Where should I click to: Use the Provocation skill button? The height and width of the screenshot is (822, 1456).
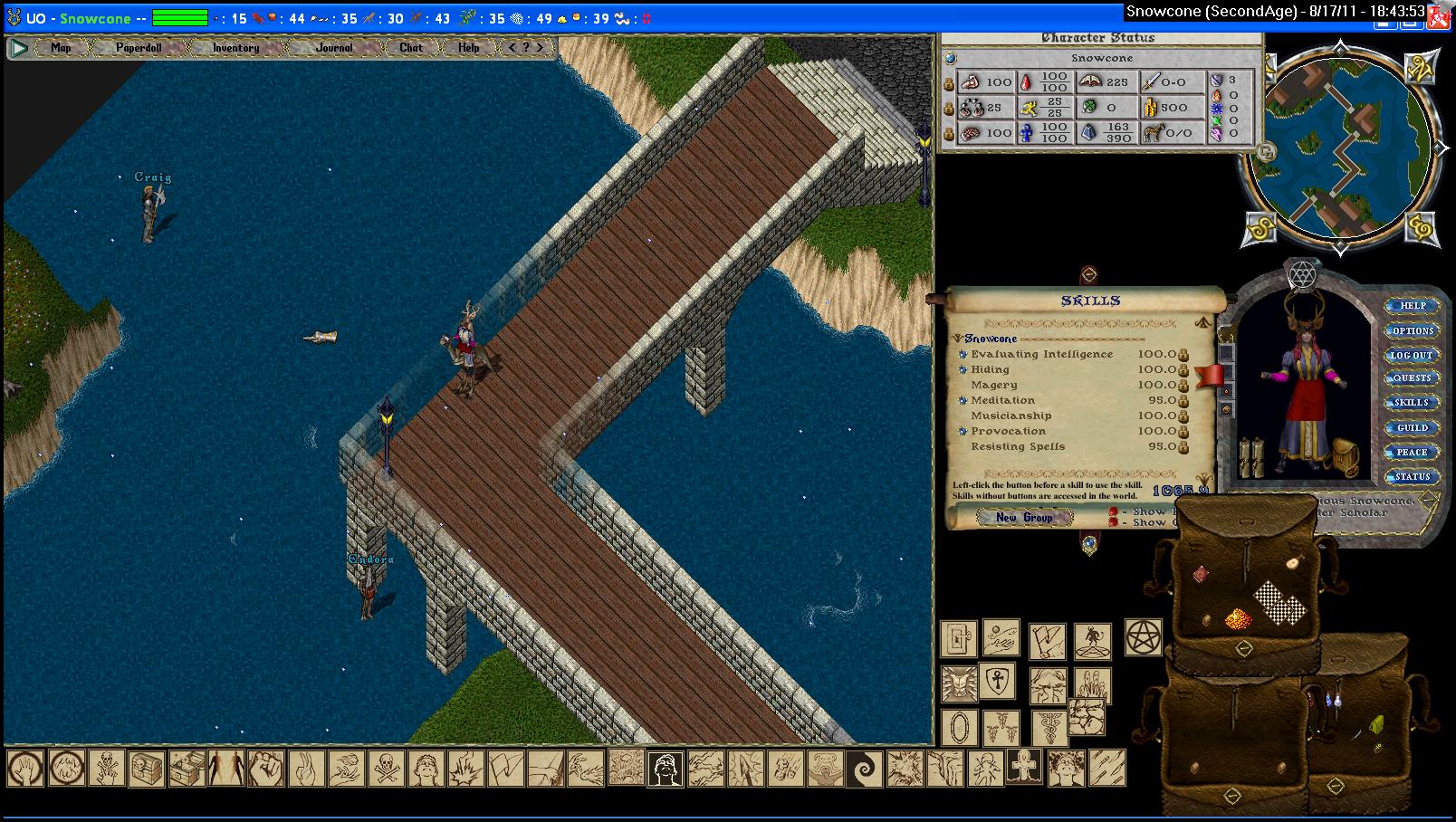963,431
